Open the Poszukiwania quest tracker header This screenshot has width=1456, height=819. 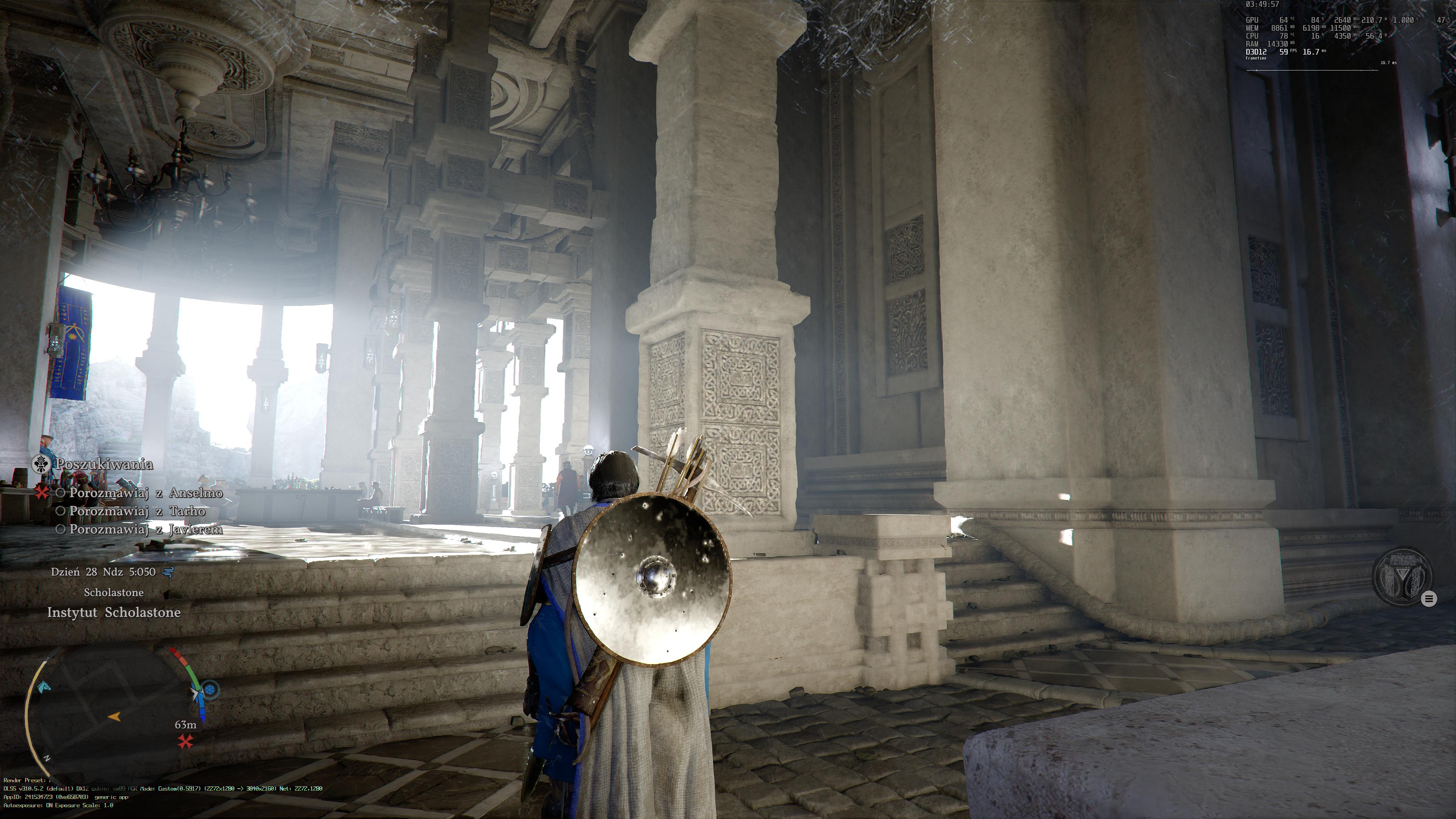pos(104,464)
